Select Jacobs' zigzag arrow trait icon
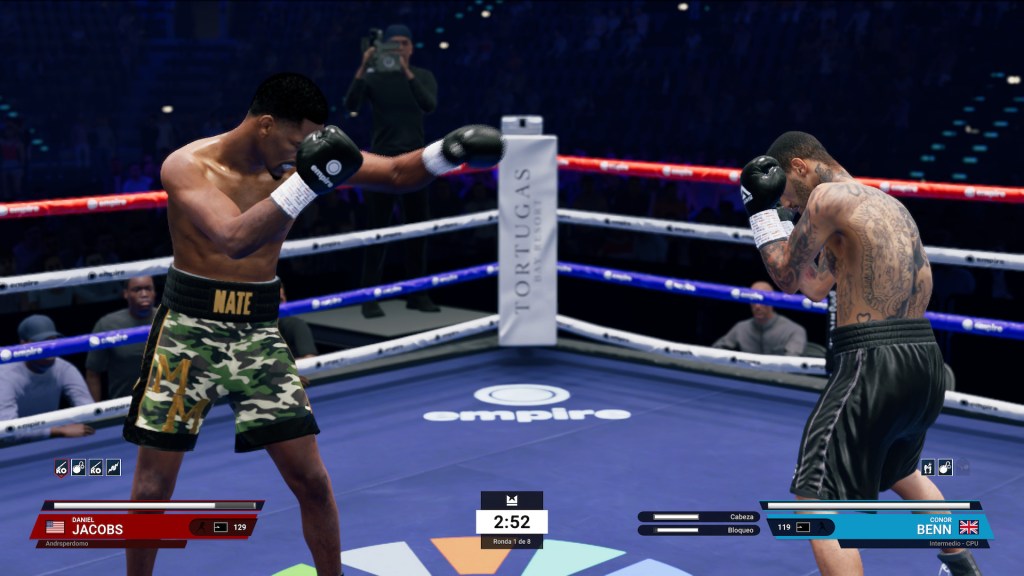The width and height of the screenshot is (1024, 576). [113, 467]
